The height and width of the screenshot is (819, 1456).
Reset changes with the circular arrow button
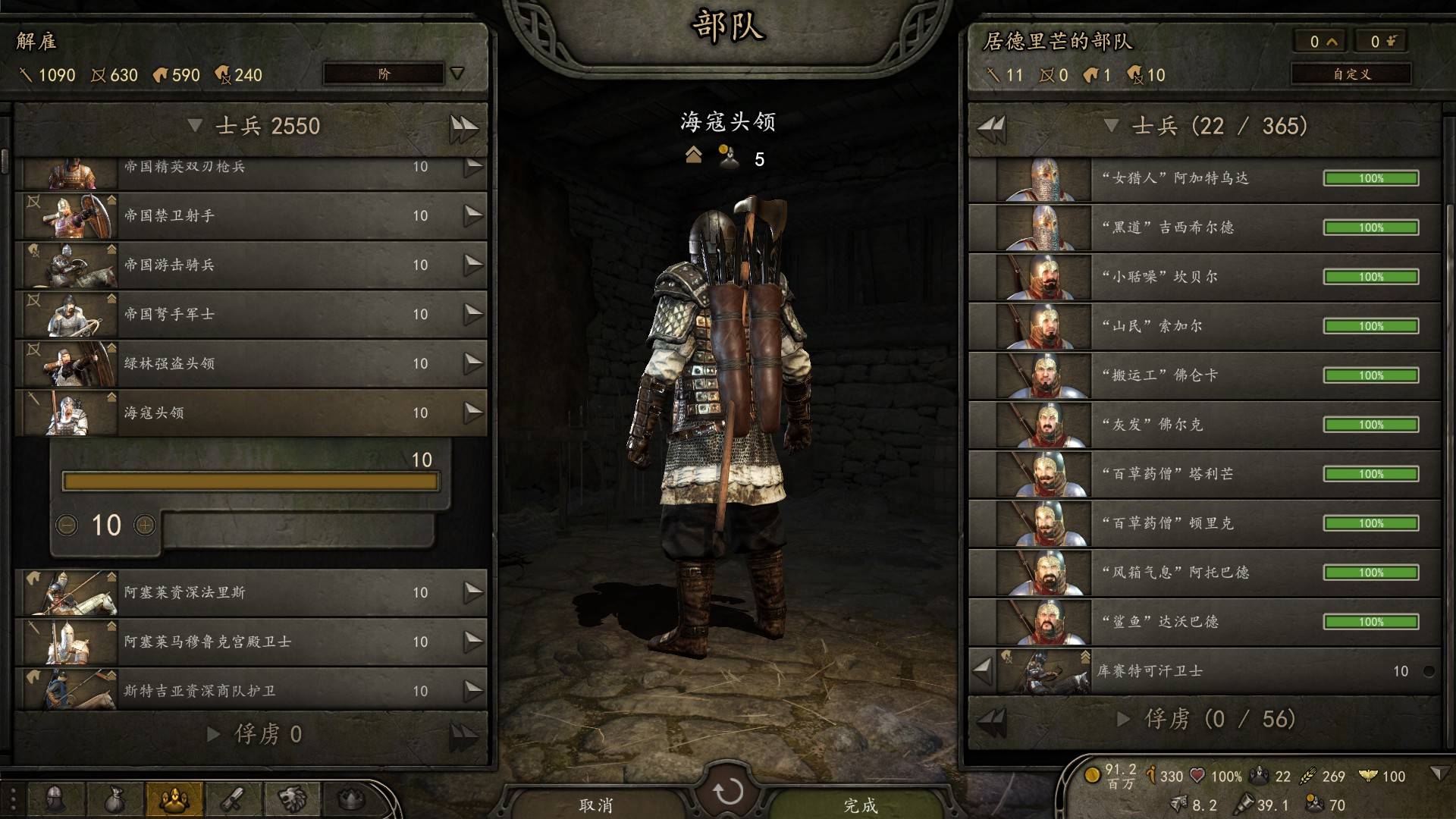[728, 792]
